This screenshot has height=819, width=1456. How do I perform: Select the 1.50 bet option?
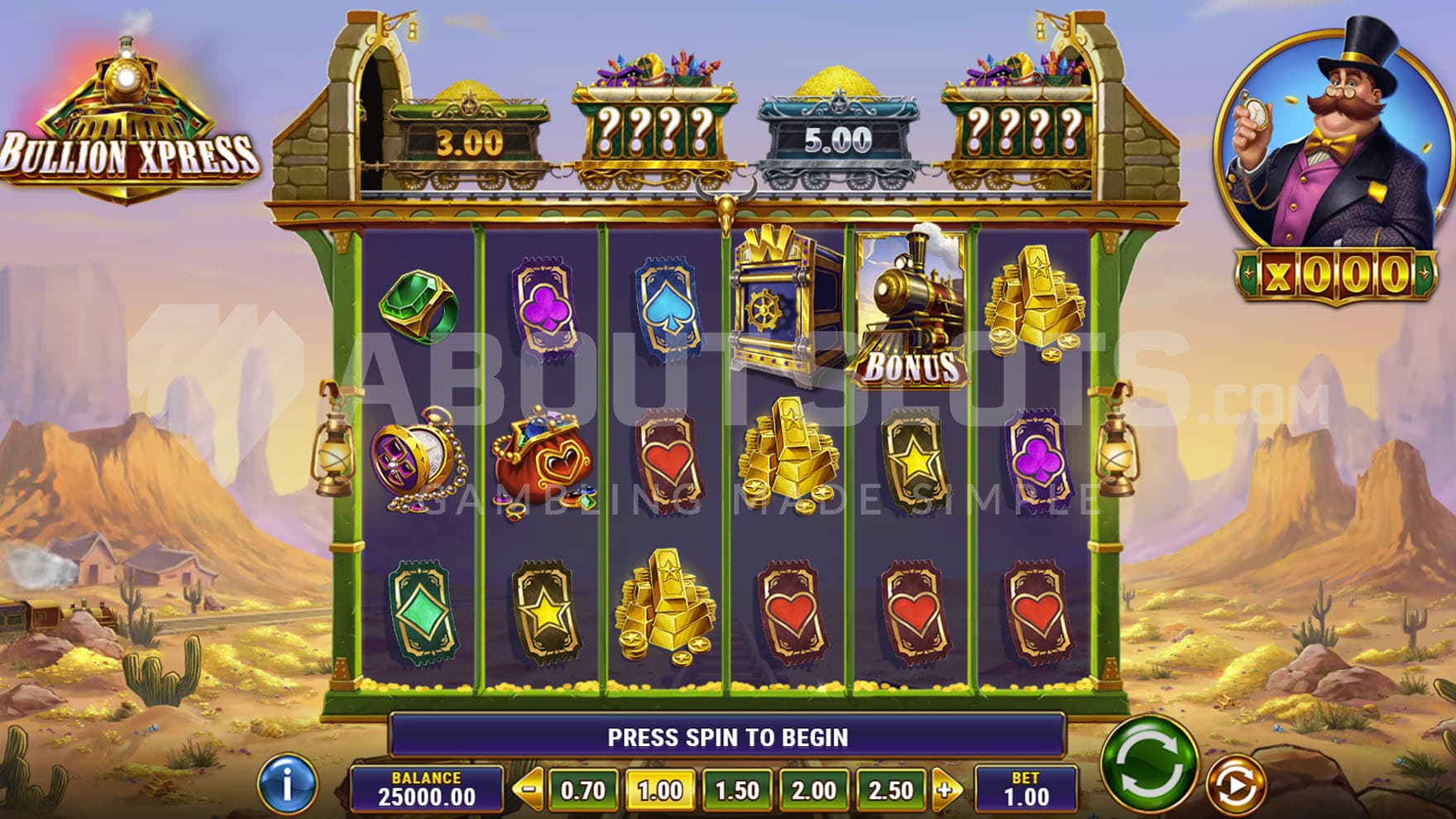(x=736, y=790)
